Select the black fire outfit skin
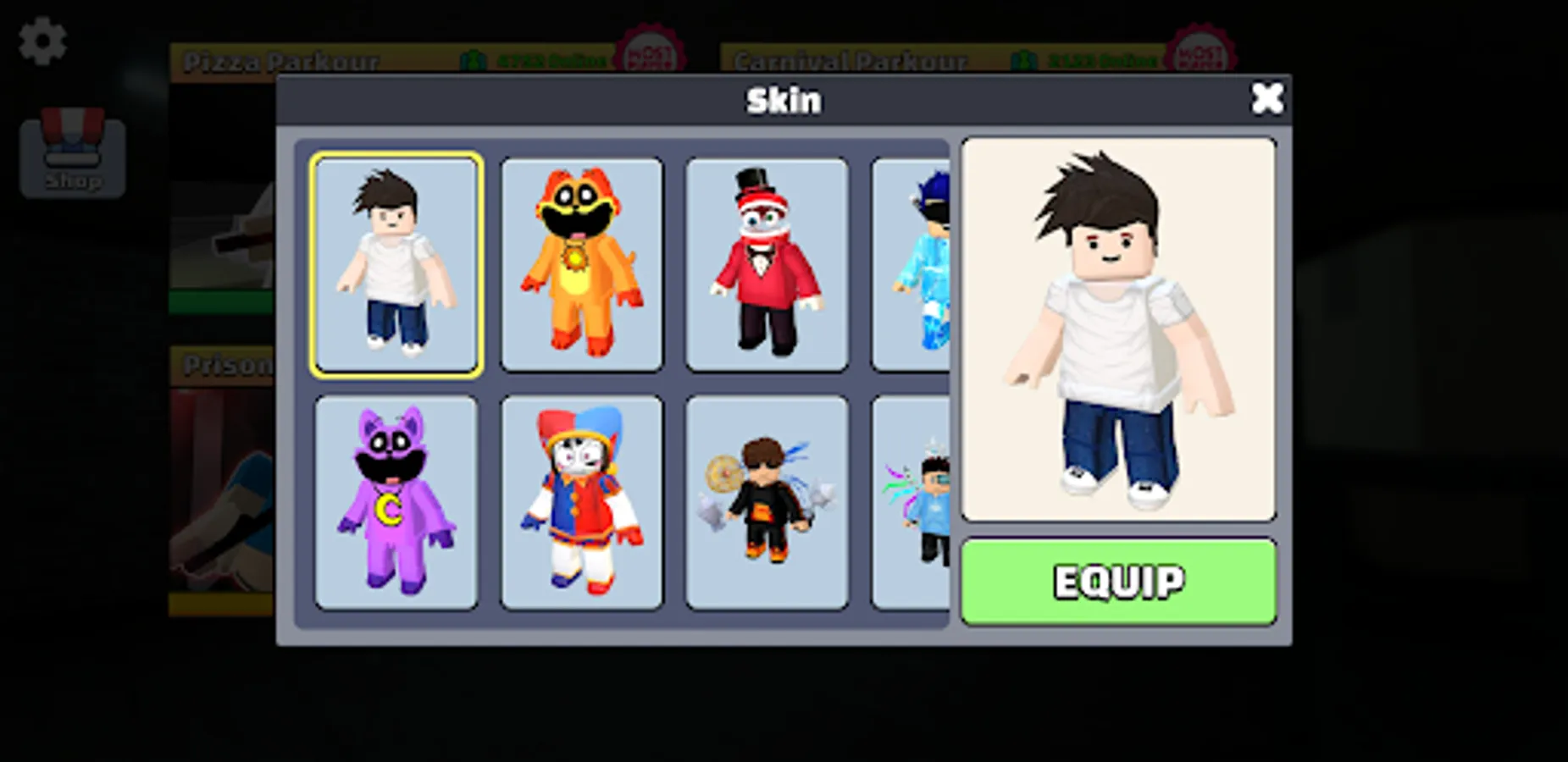 point(767,501)
